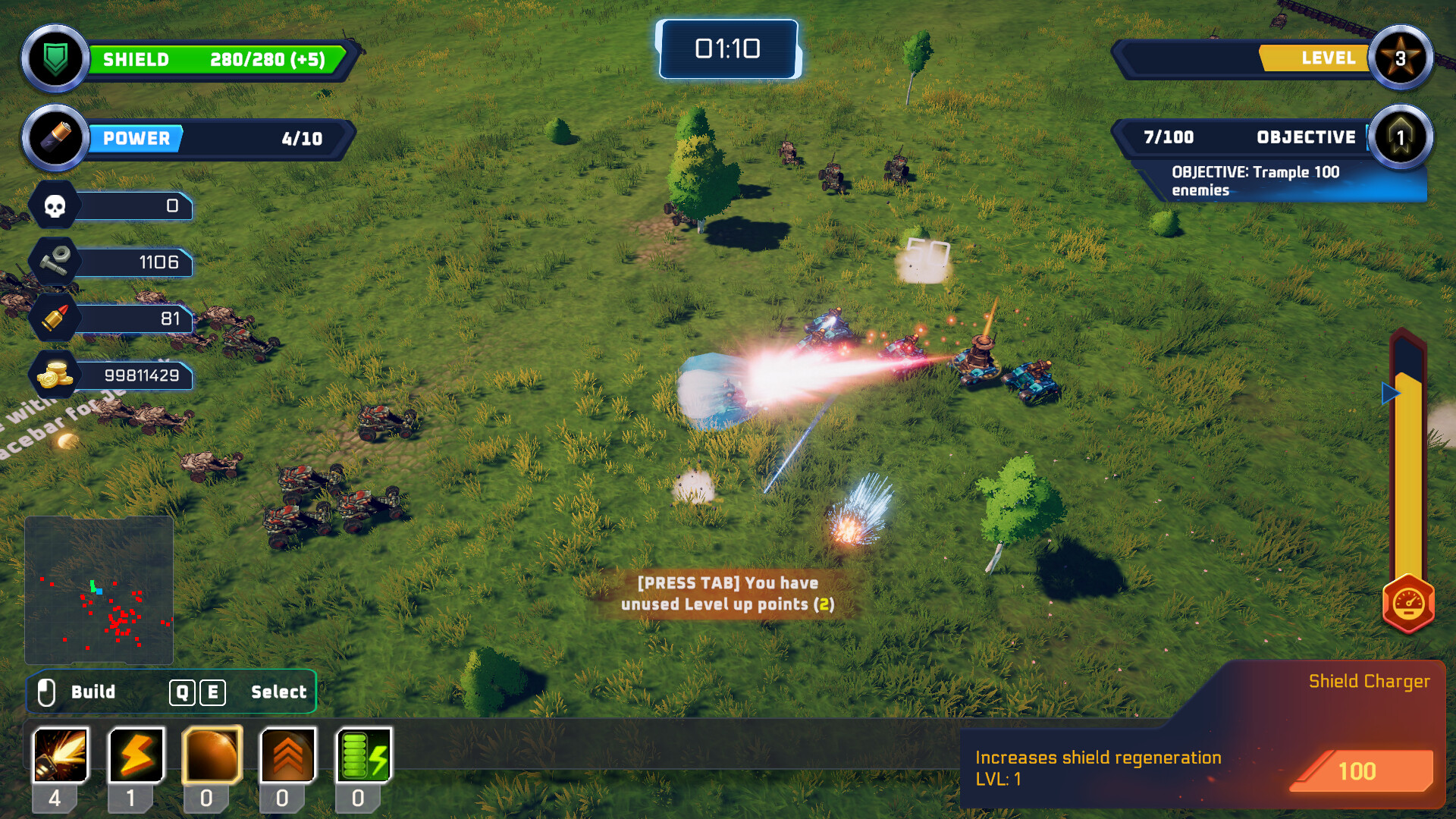Click the battery icon beside the Power bar

click(x=55, y=137)
